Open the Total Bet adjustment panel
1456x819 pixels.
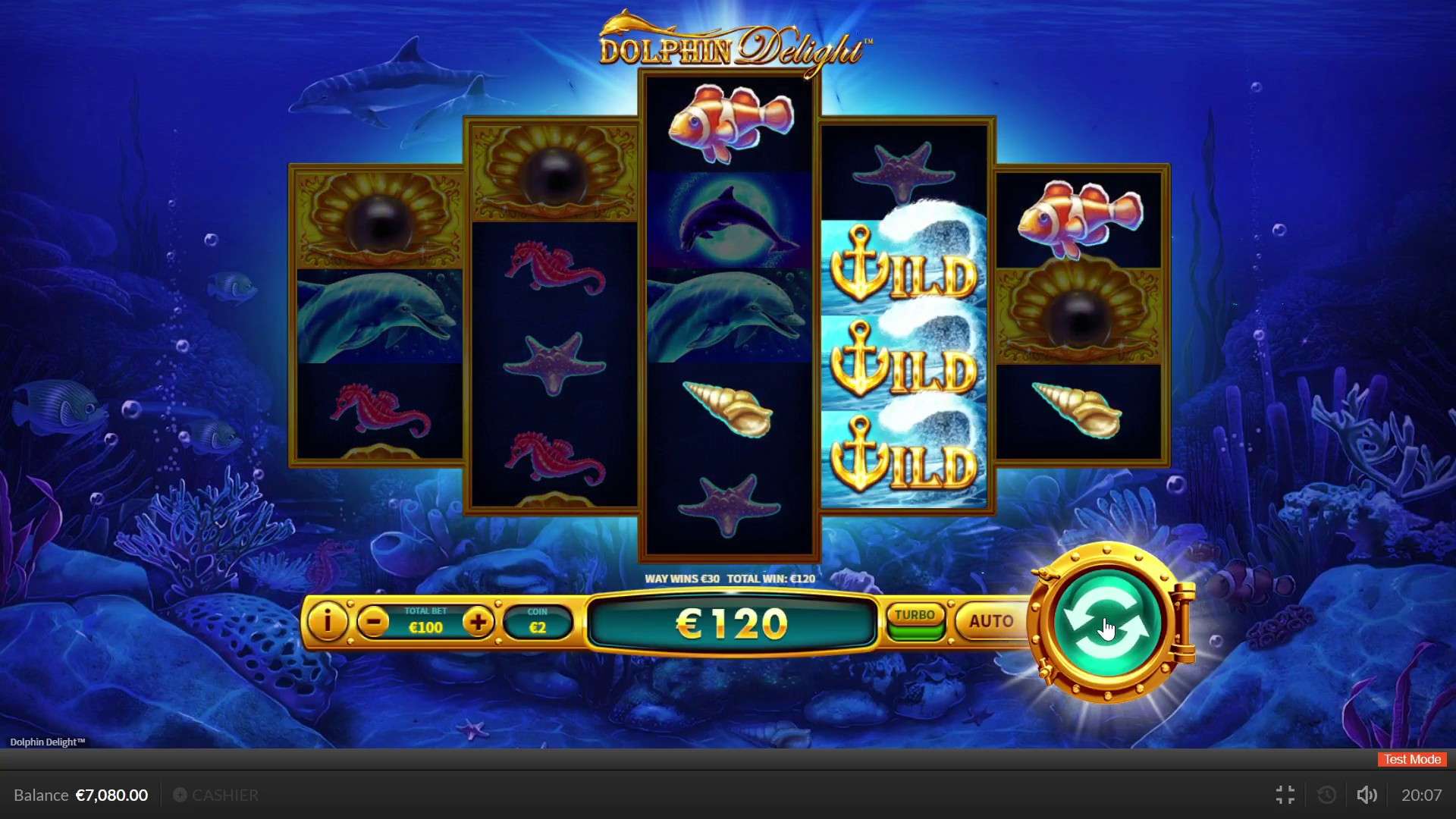(x=425, y=620)
